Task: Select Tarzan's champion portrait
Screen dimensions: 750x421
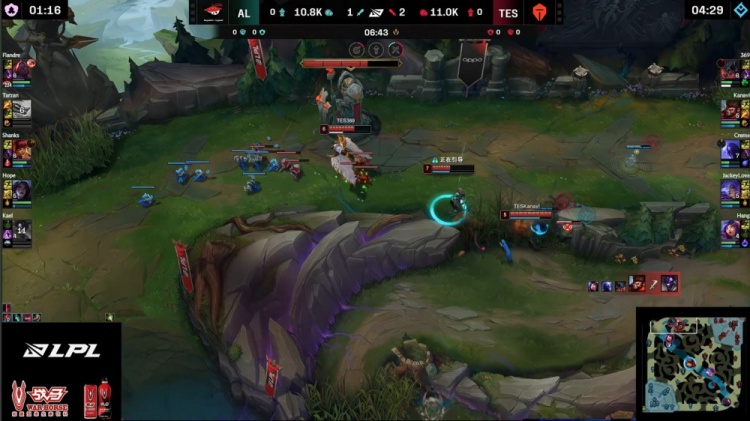Action: (x=22, y=110)
